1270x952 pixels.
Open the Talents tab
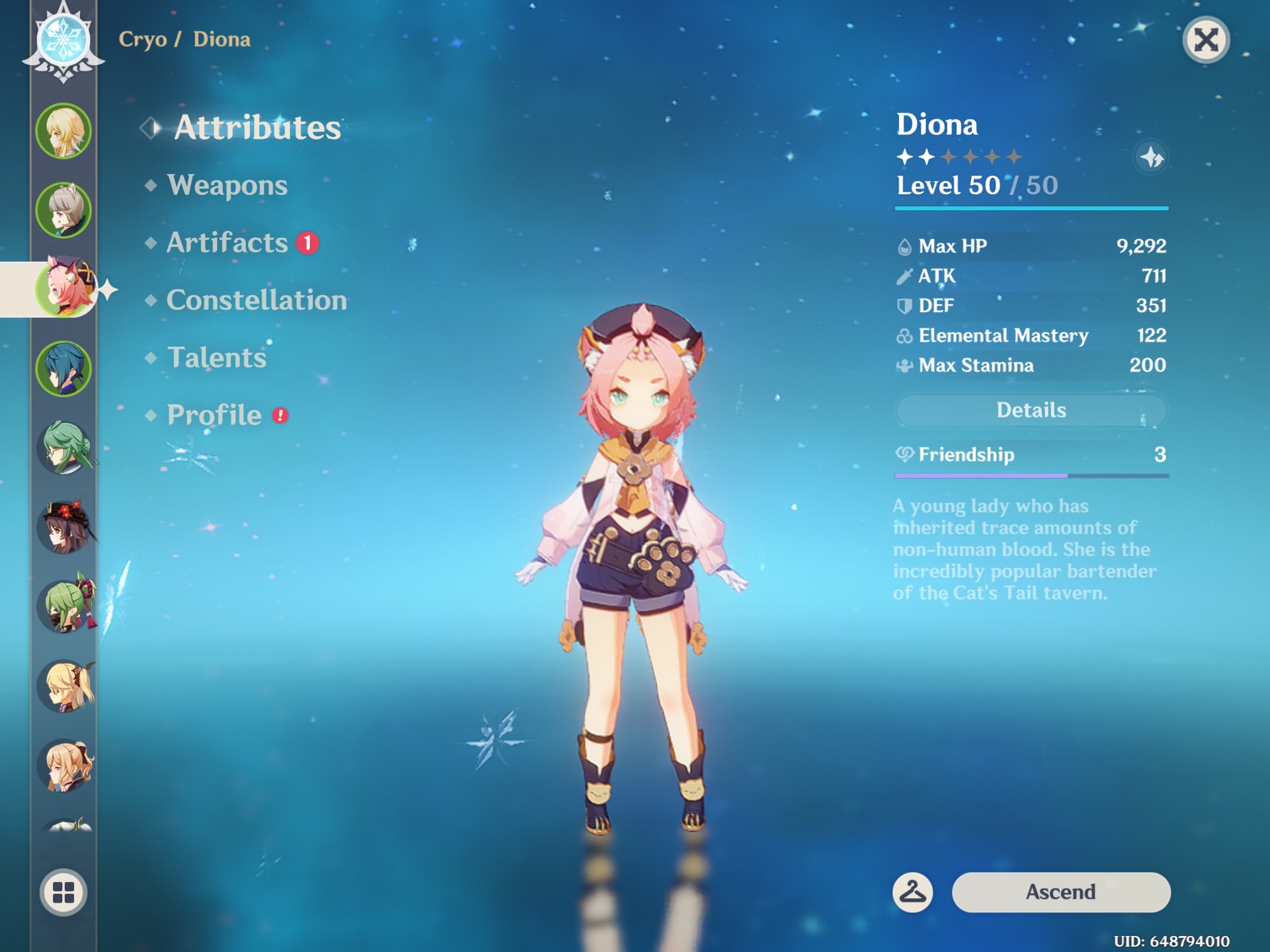(216, 358)
